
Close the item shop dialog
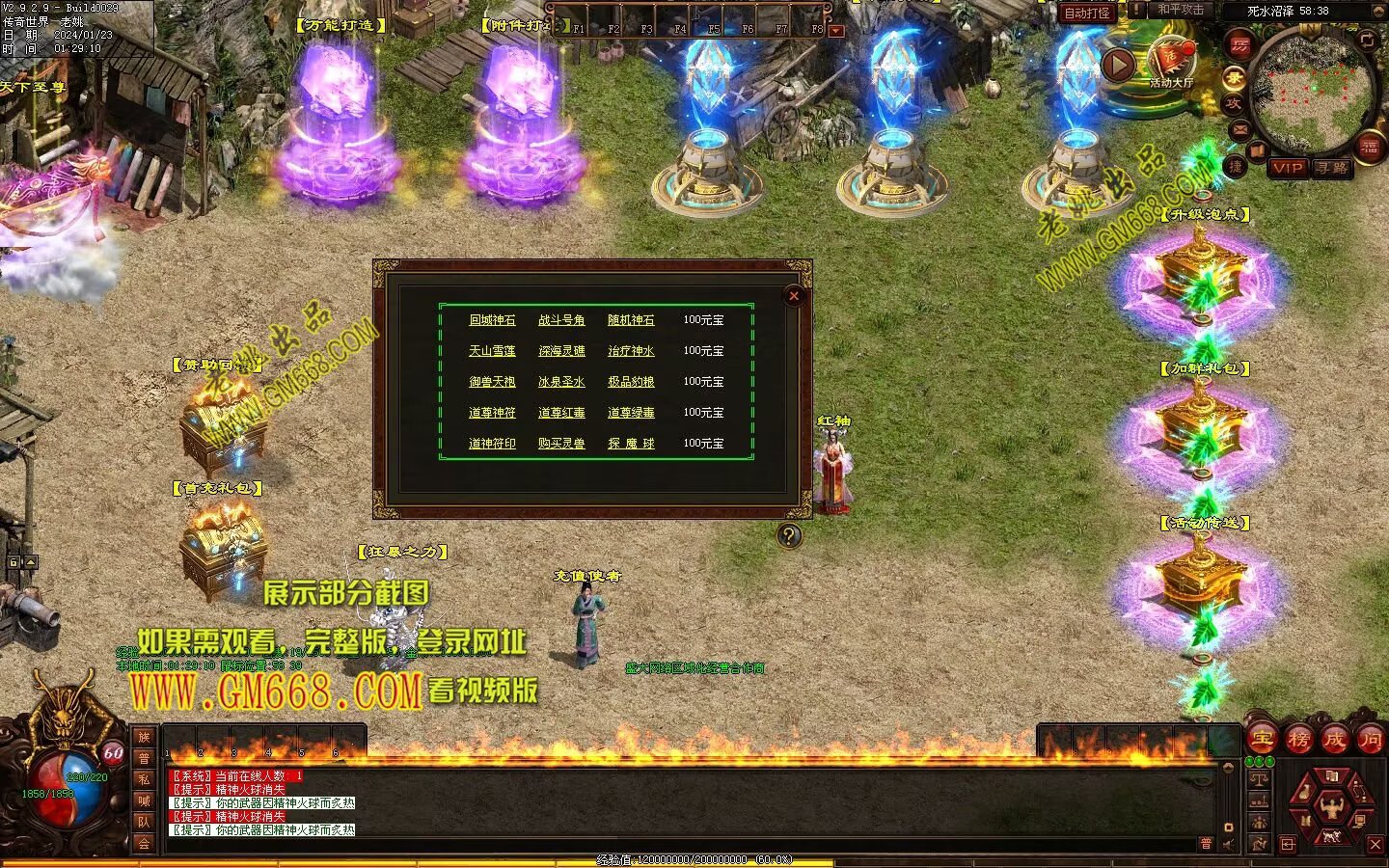point(794,296)
